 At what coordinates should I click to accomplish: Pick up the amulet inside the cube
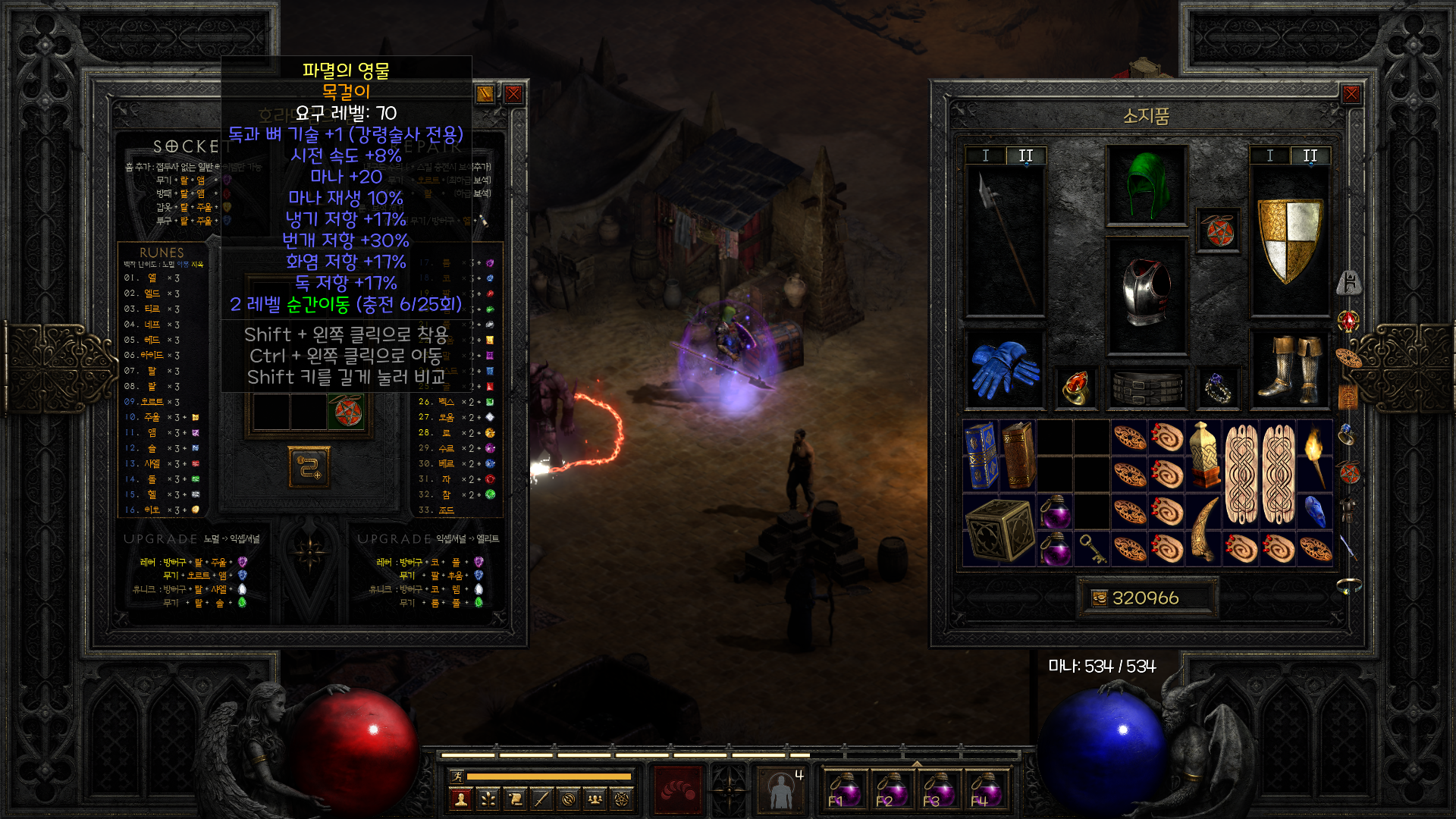pyautogui.click(x=345, y=412)
